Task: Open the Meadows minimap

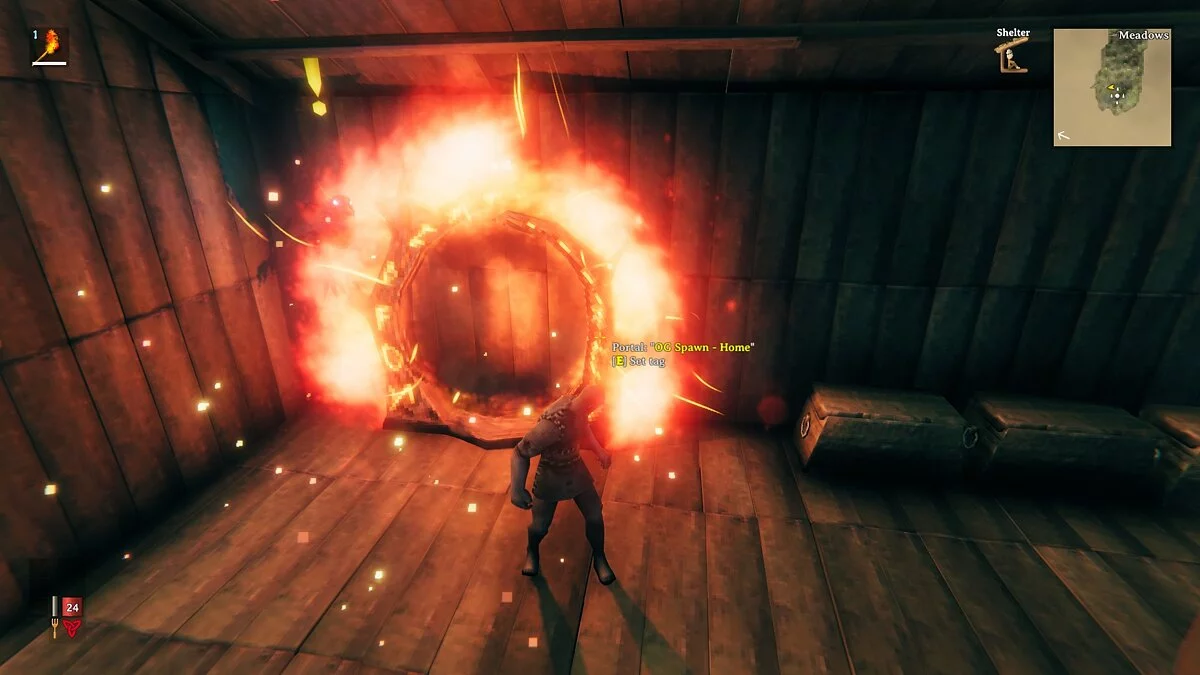Action: pos(1111,87)
